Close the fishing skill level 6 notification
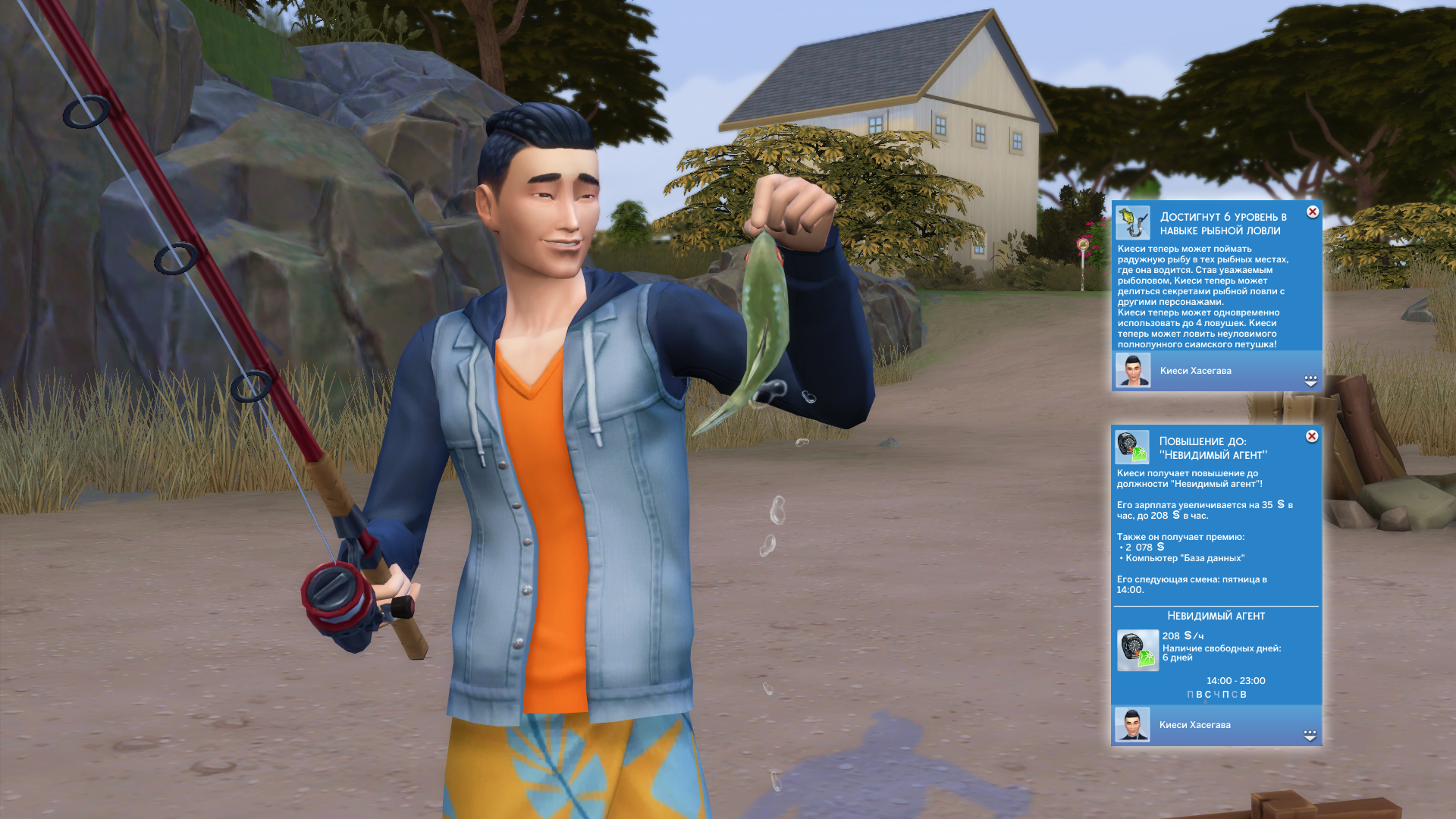Viewport: 1456px width, 819px height. tap(1313, 212)
